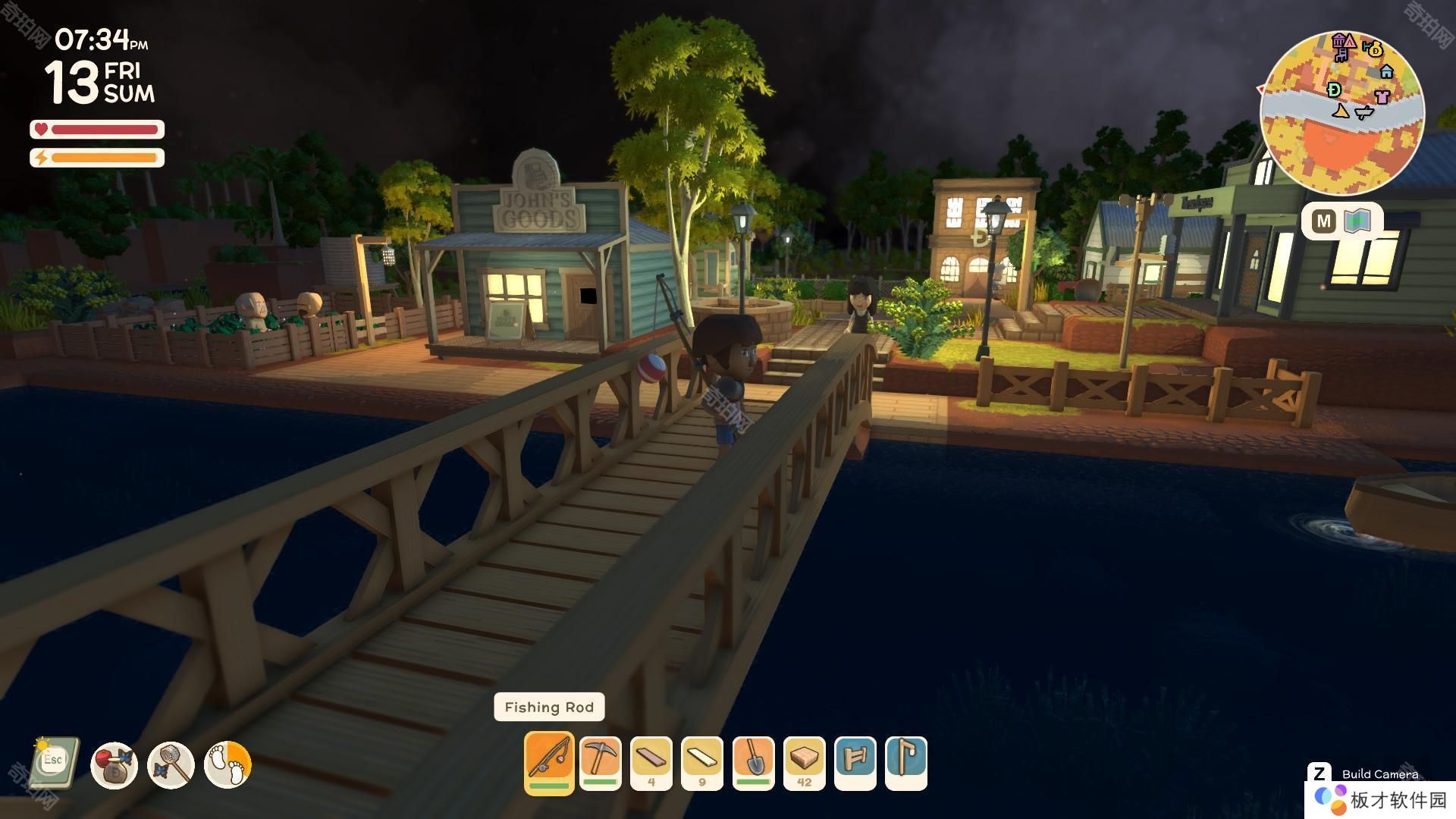Click the yellow money bag marker on minimap

[x=1374, y=49]
